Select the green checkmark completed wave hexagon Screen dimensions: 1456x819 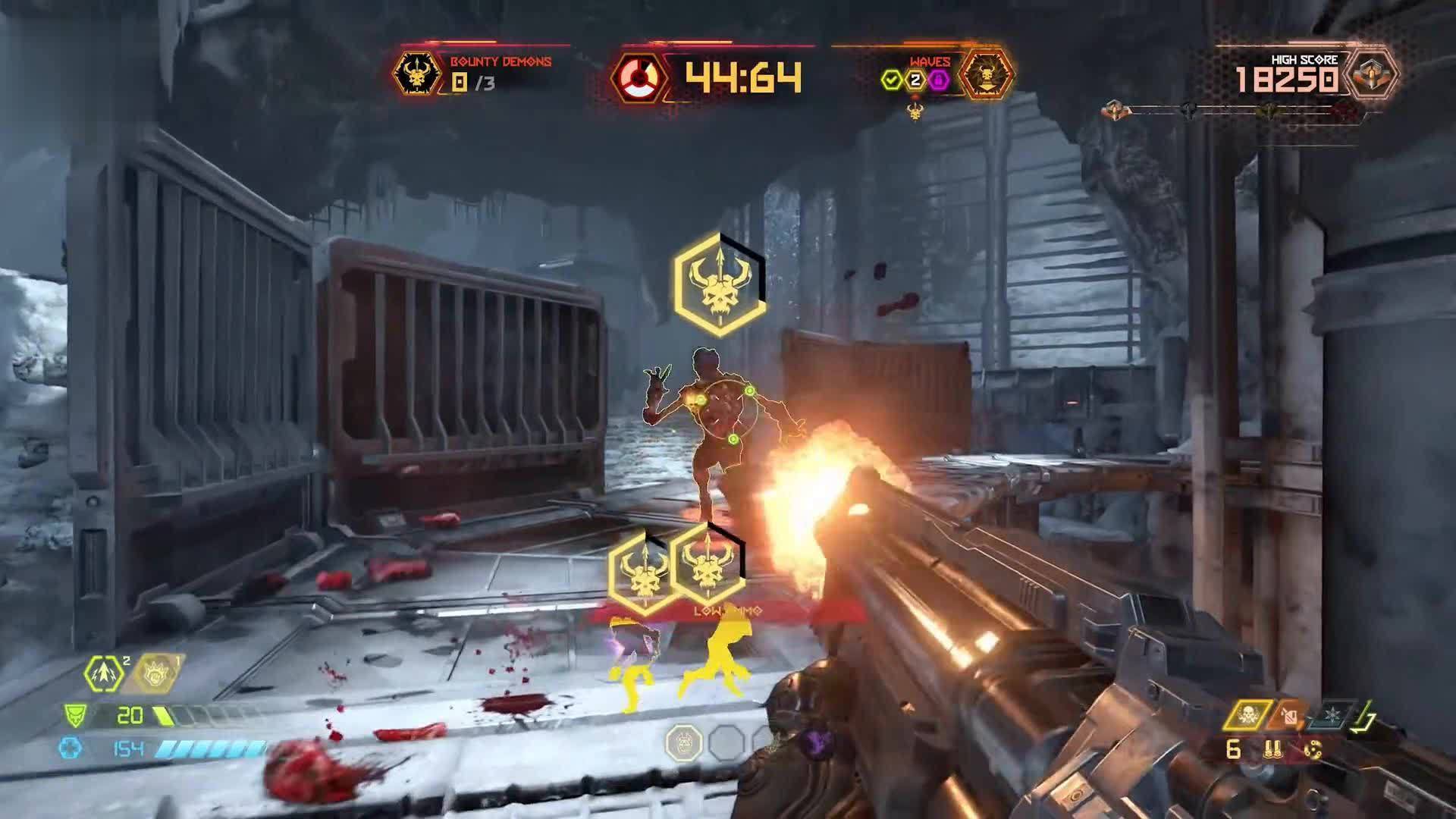[892, 80]
